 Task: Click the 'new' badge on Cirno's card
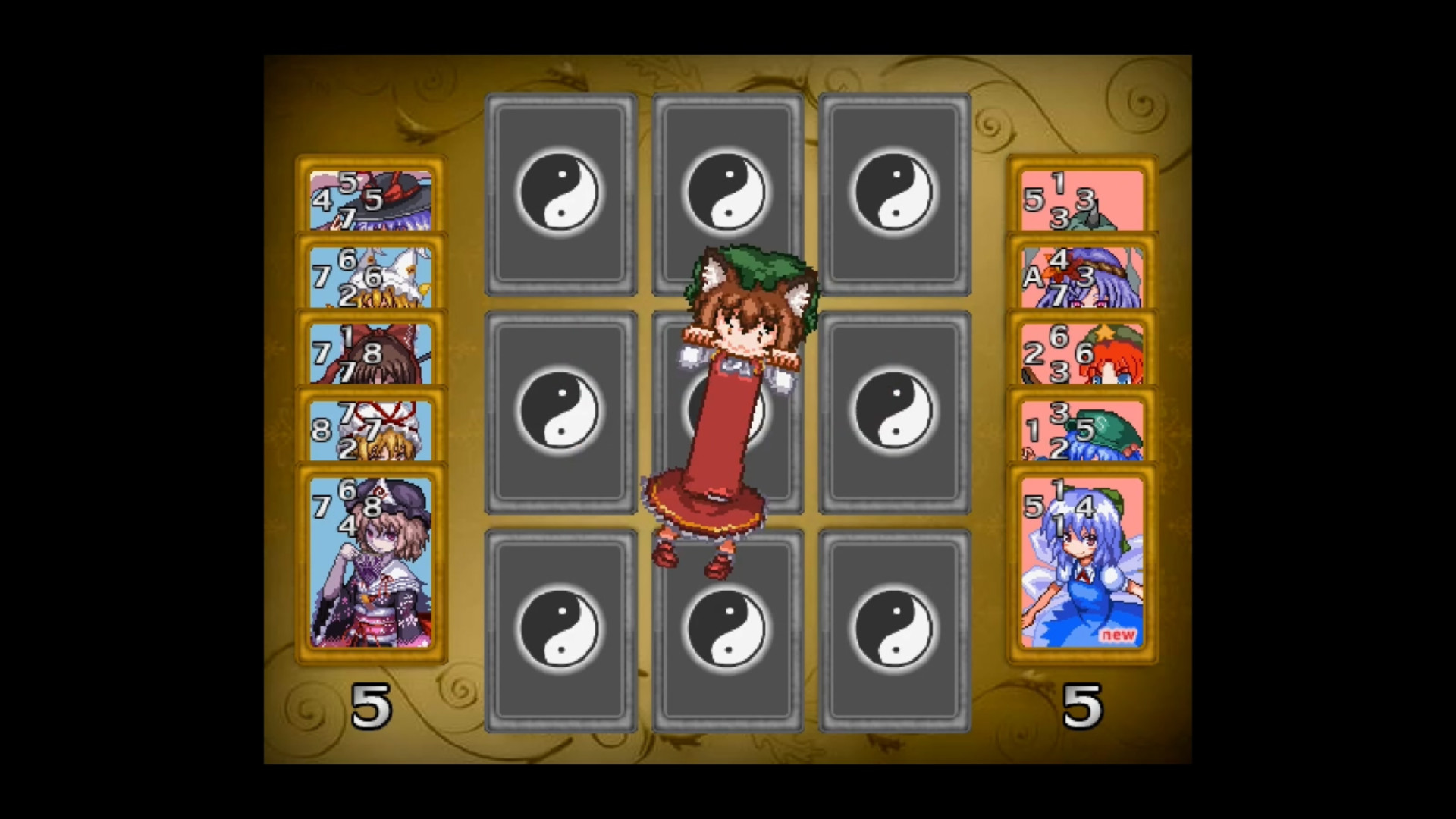(x=1118, y=637)
